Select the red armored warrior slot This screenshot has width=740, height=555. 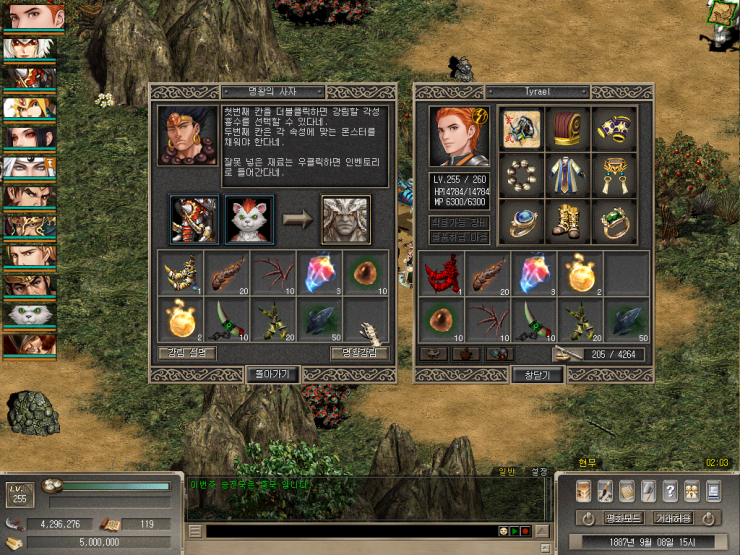[x=195, y=220]
